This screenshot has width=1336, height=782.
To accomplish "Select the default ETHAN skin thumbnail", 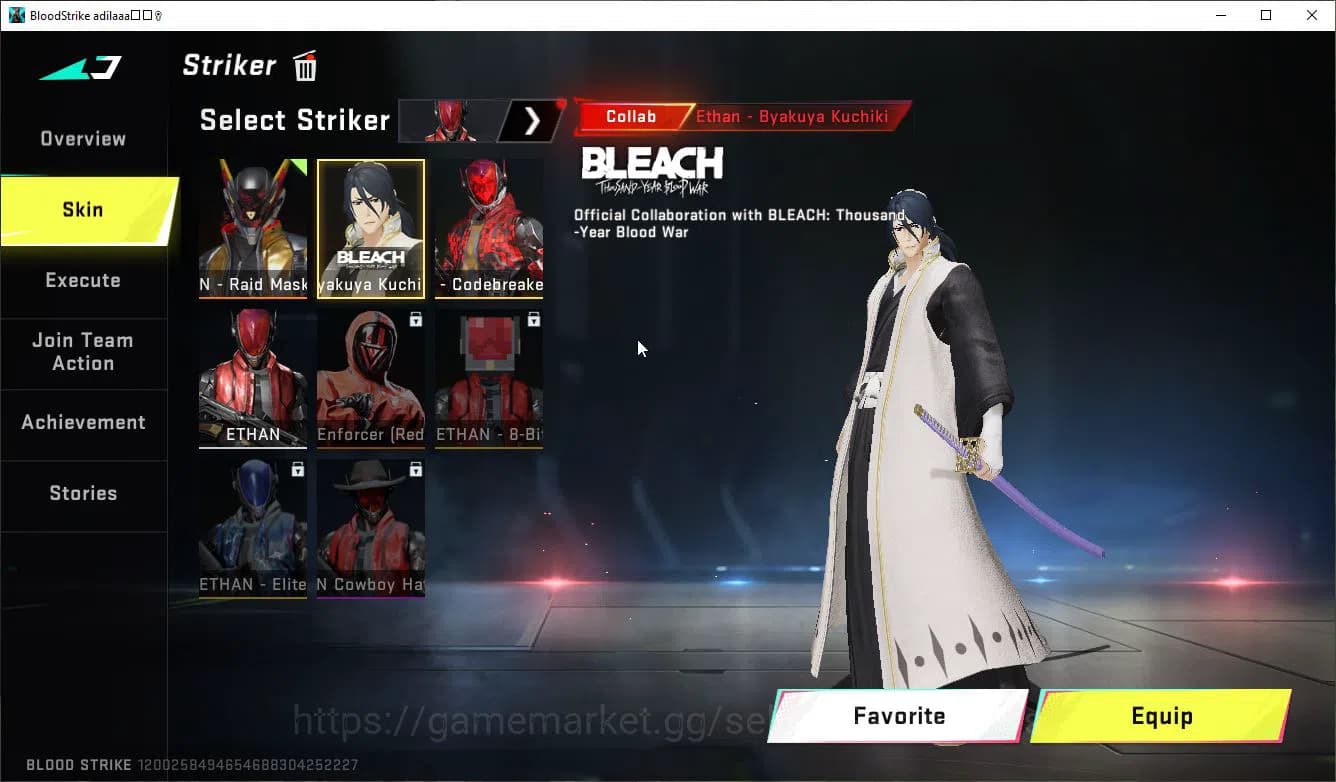I will coord(253,378).
